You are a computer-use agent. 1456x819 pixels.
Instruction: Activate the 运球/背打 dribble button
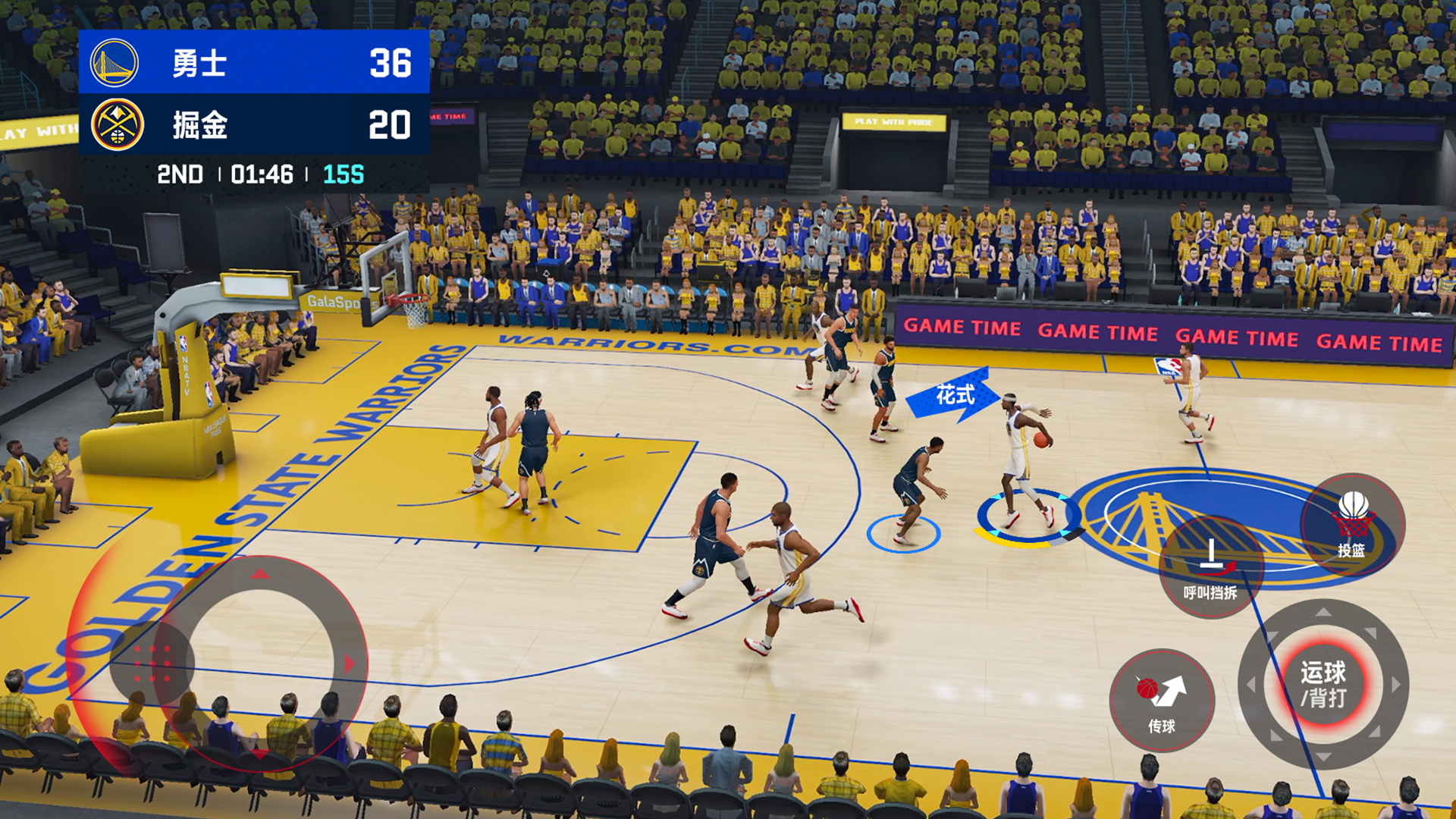[1323, 684]
